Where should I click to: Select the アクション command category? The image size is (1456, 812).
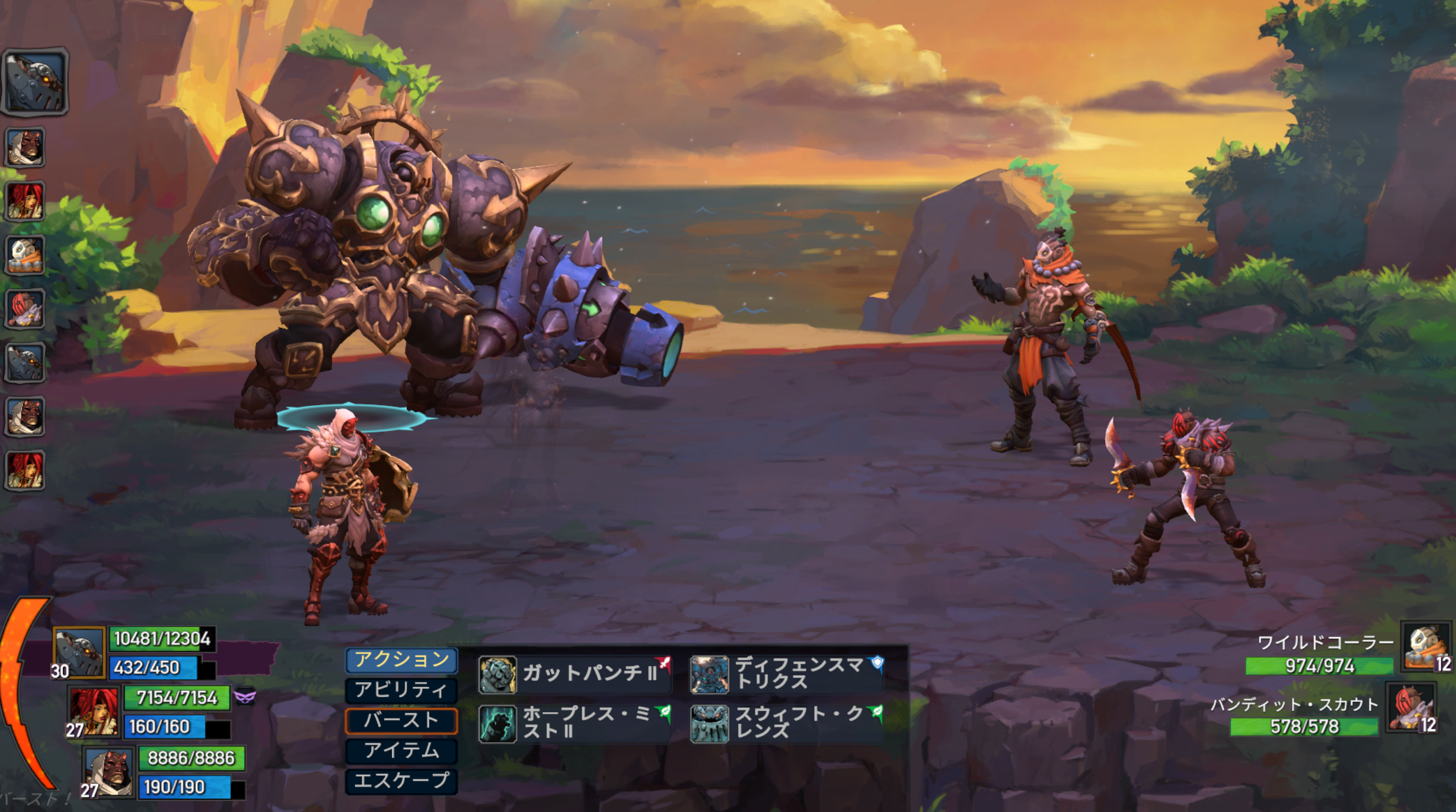click(401, 660)
